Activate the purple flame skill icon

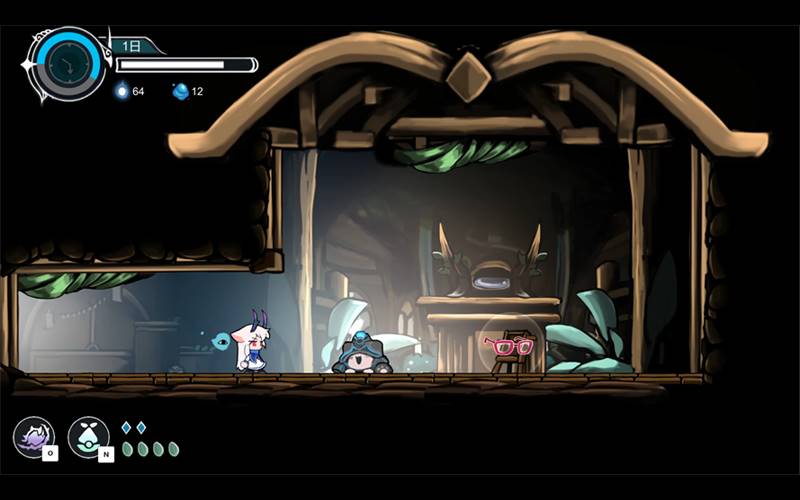[x=33, y=436]
